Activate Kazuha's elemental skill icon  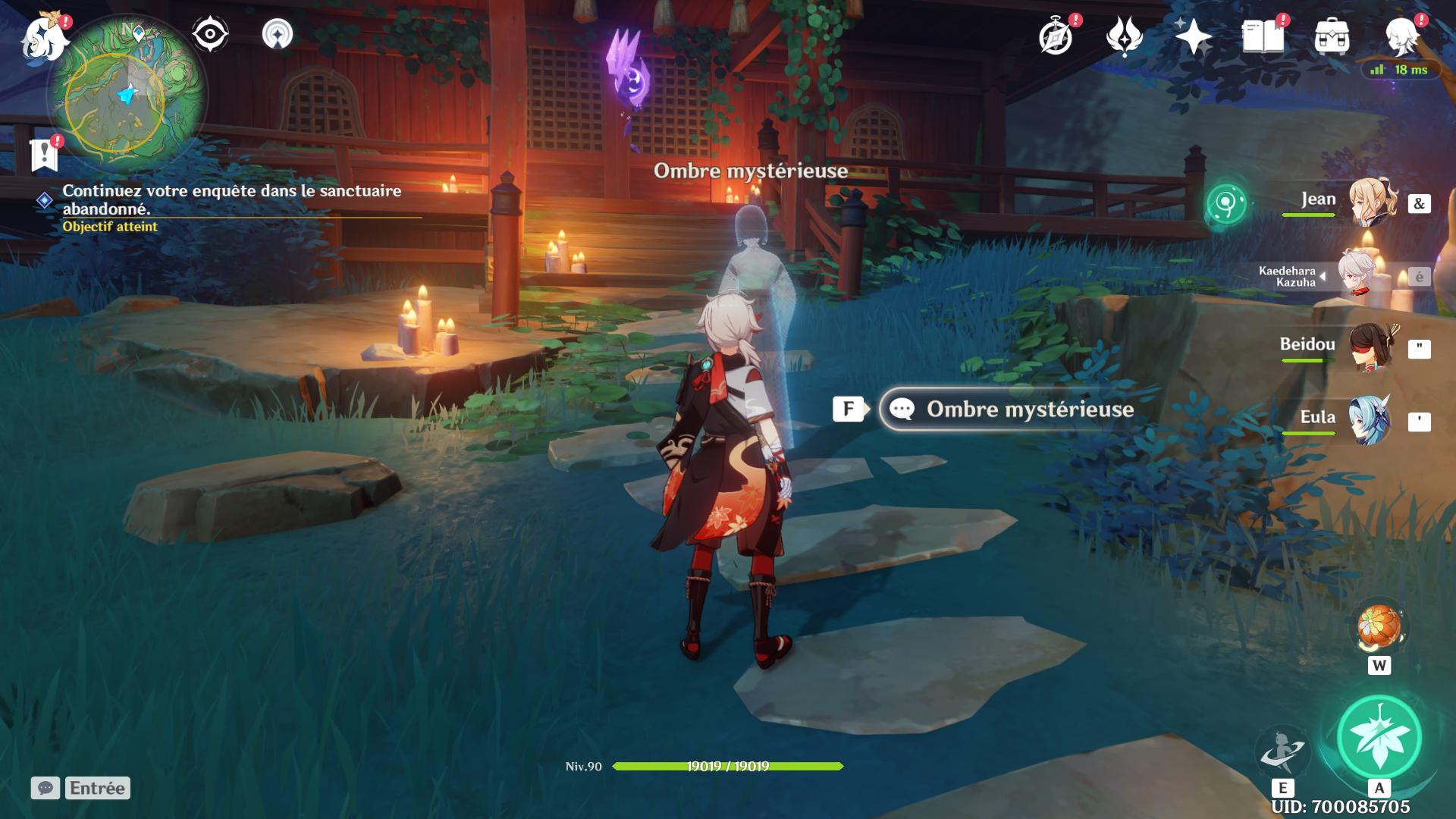pyautogui.click(x=1282, y=750)
